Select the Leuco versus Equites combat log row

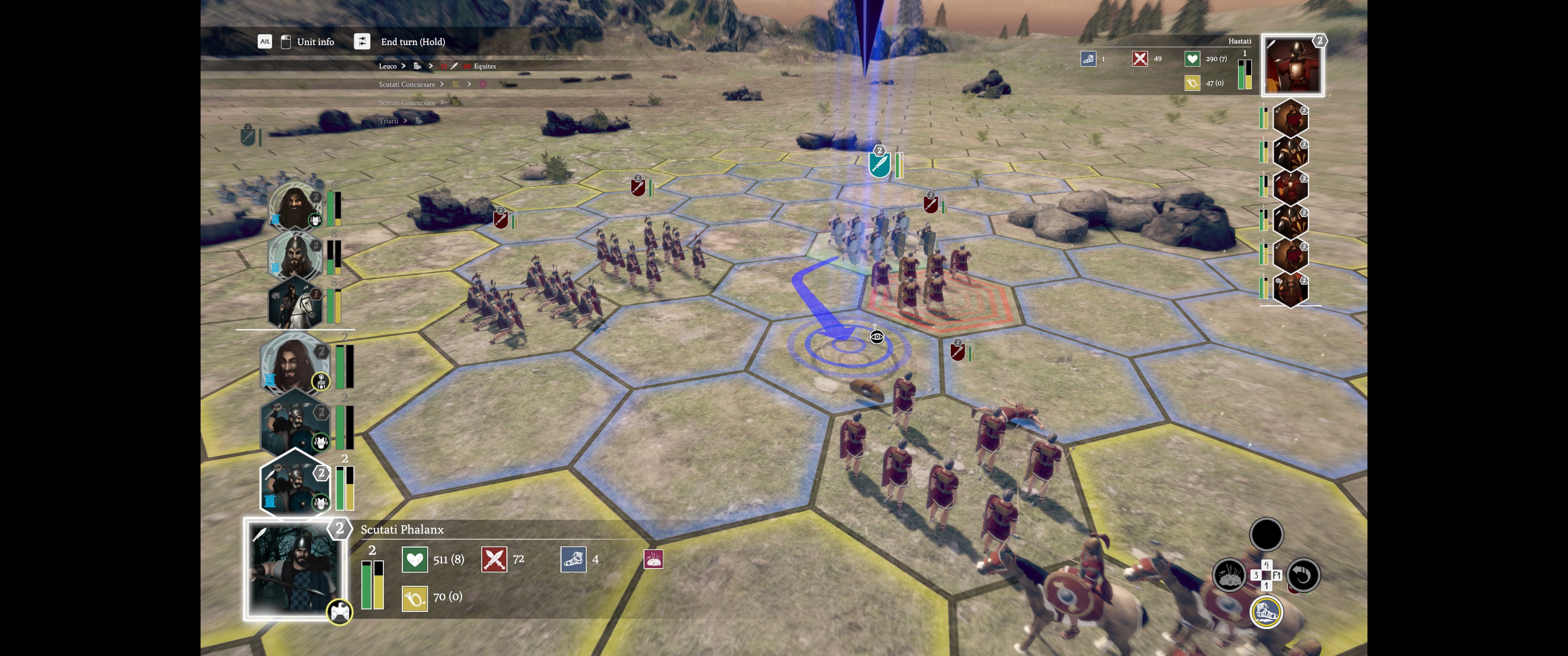[436, 67]
